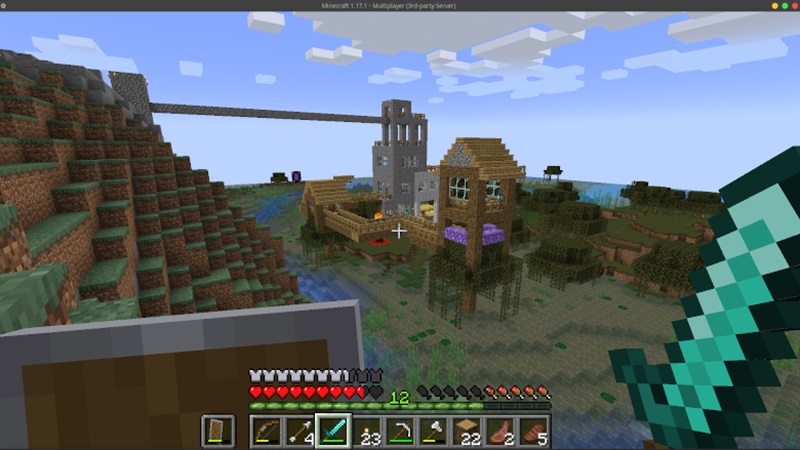800x450 pixels.
Task: Choose the meat stack of 2
Action: (500, 431)
